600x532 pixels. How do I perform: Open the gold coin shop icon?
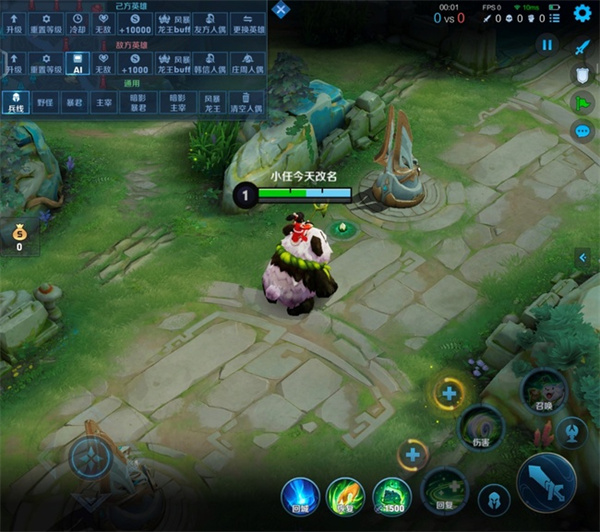[18, 238]
